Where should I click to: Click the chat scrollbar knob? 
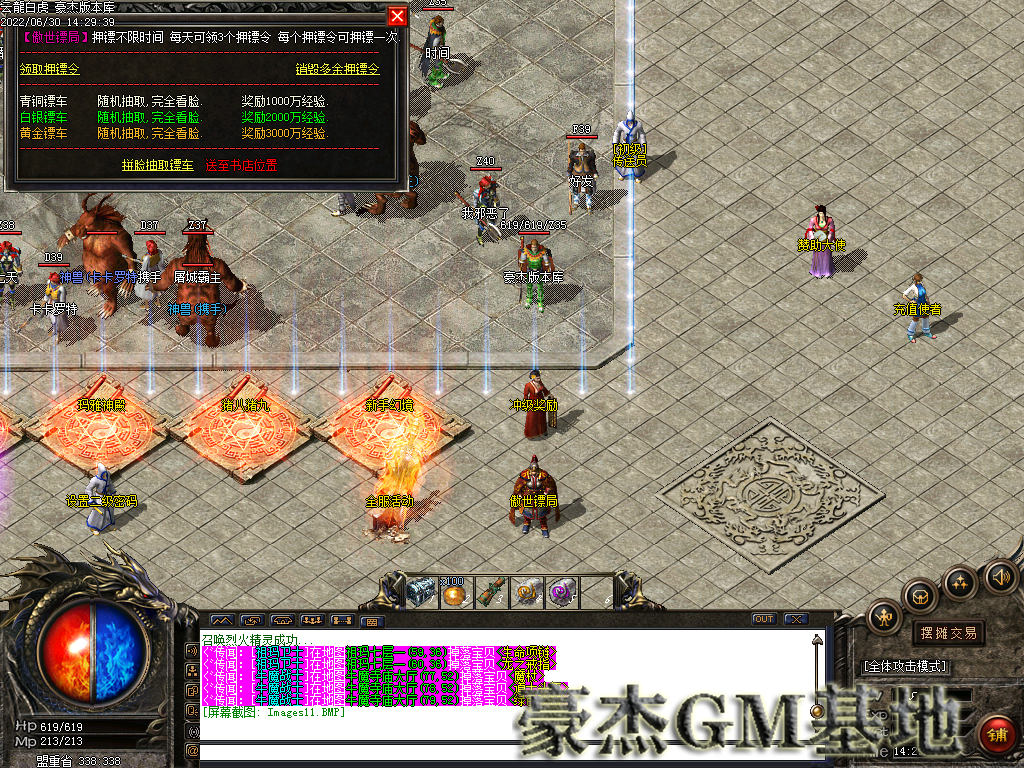[817, 711]
